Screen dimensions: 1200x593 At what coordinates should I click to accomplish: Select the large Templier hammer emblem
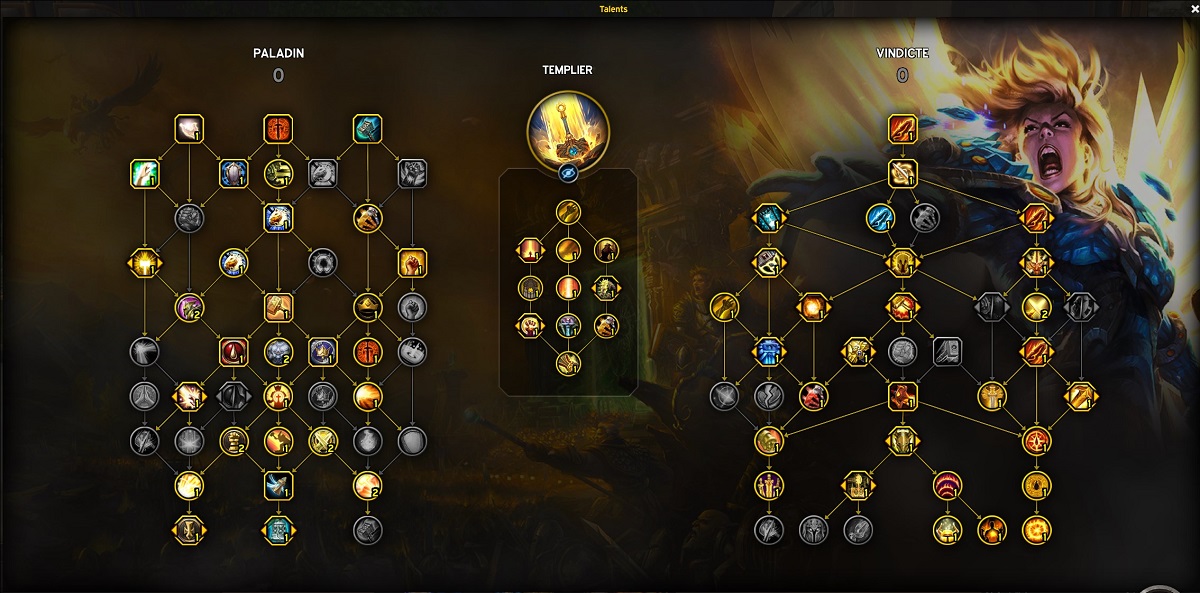[567, 129]
